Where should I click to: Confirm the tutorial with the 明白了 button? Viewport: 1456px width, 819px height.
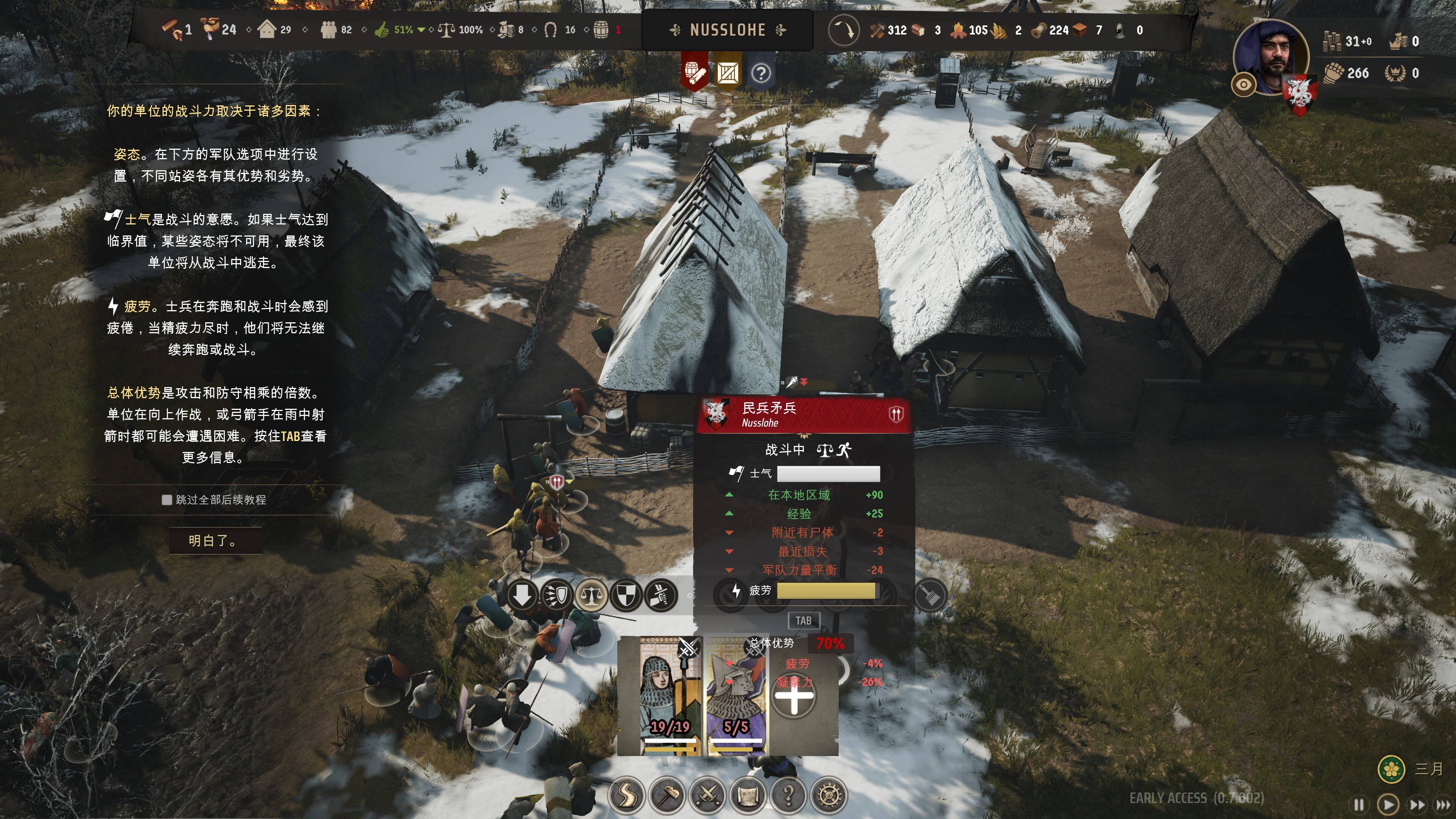215,541
